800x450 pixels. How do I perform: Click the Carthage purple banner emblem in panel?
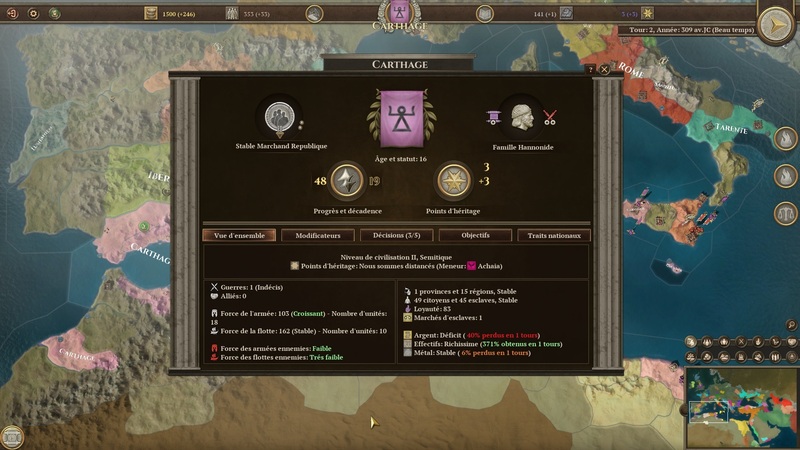coord(400,118)
